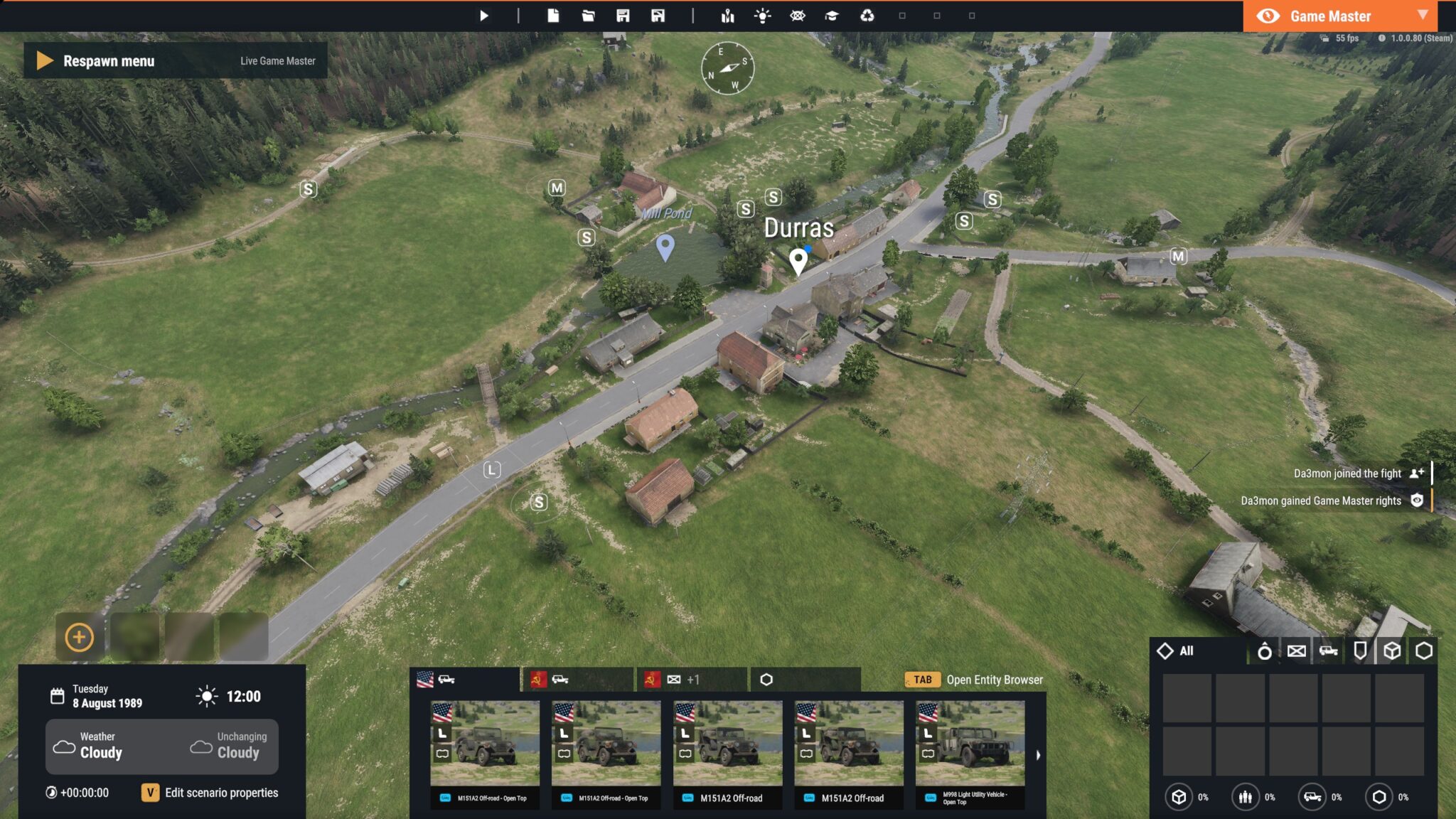1456x819 pixels.
Task: Toggle the lighting/daytime tool
Action: [762, 15]
